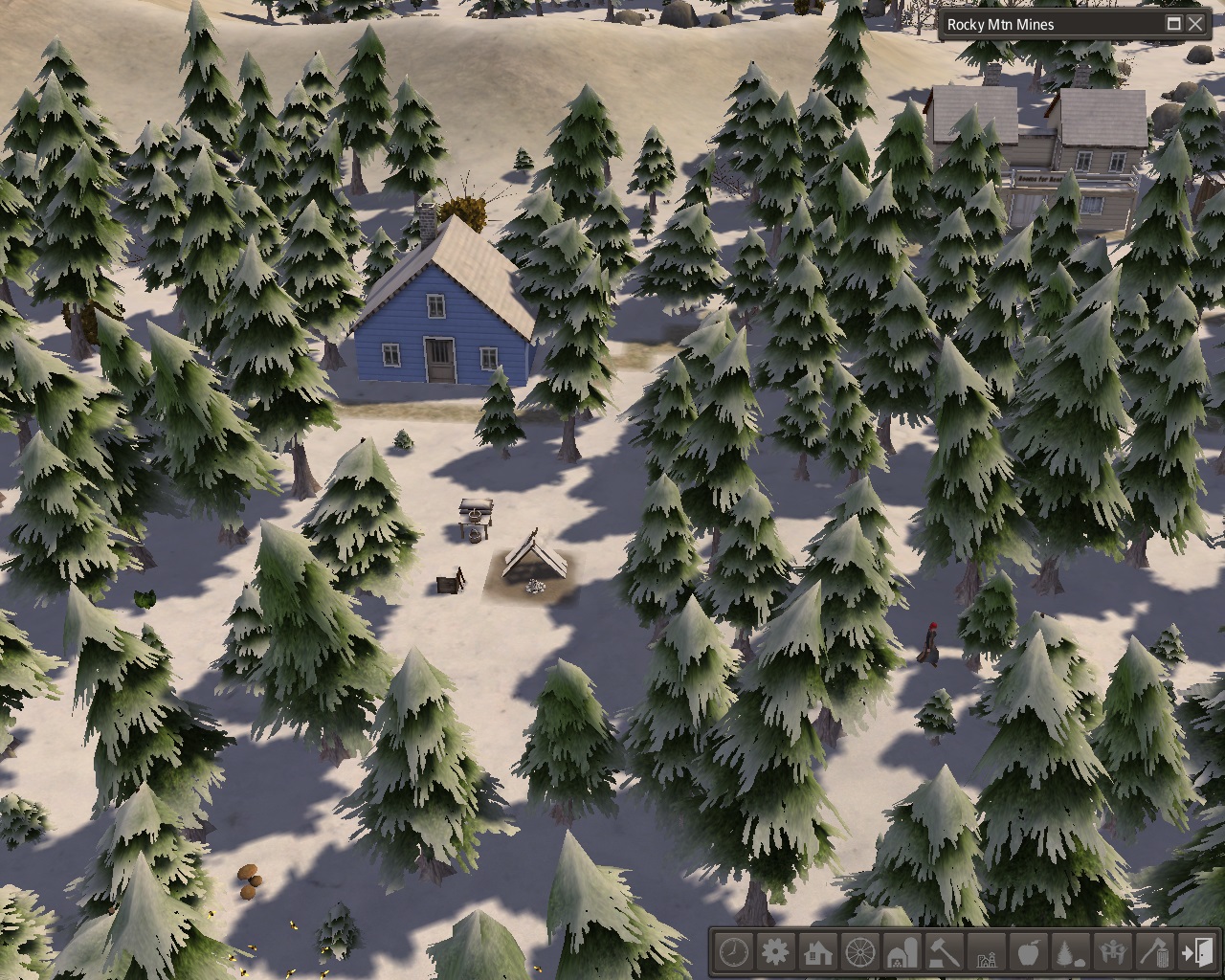Click the exit door icon
The width and height of the screenshot is (1225, 980).
tap(1197, 952)
